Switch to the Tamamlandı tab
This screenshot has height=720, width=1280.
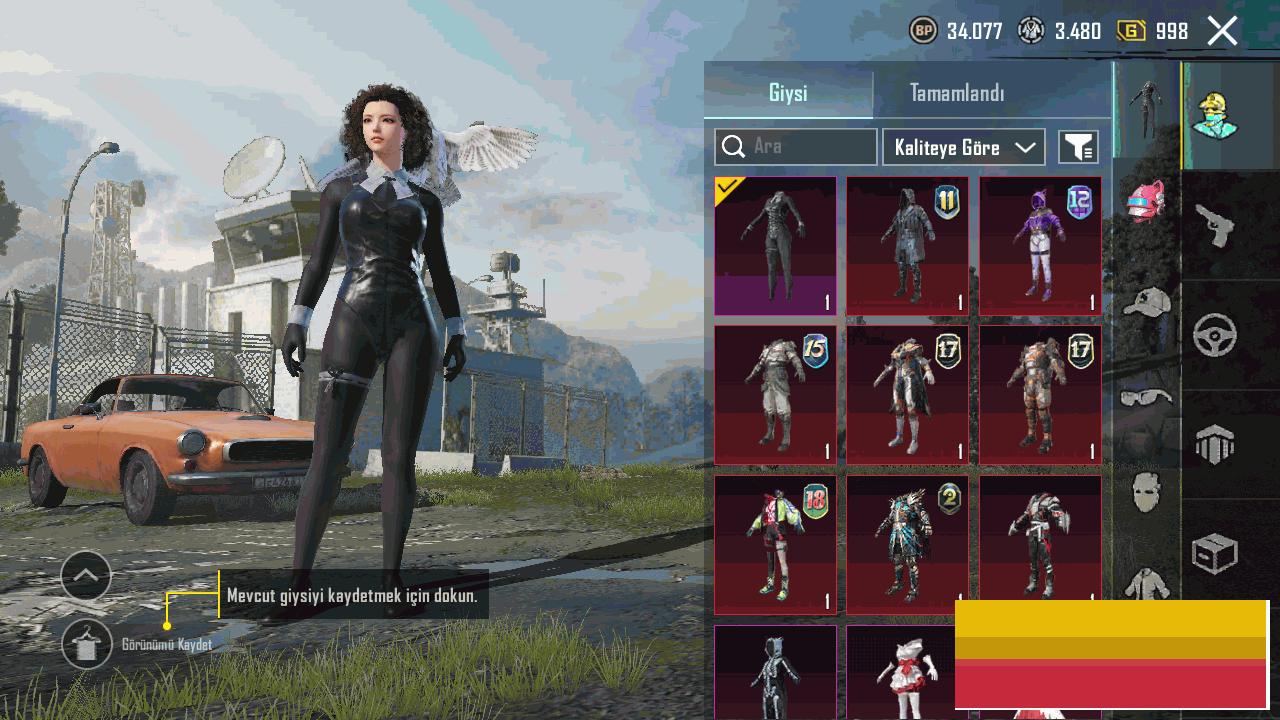tap(957, 93)
